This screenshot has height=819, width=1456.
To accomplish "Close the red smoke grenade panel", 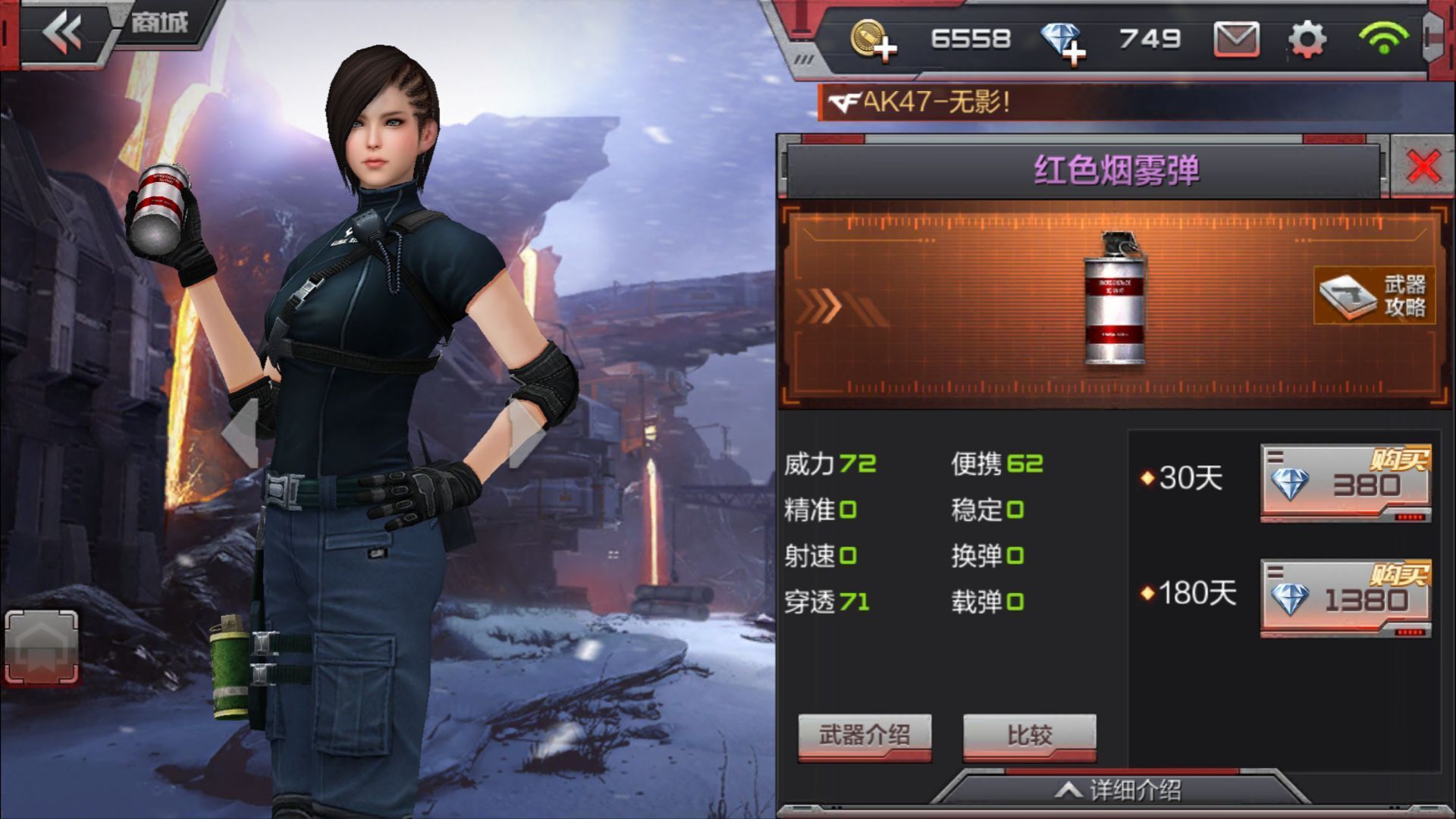I will tap(1423, 167).
